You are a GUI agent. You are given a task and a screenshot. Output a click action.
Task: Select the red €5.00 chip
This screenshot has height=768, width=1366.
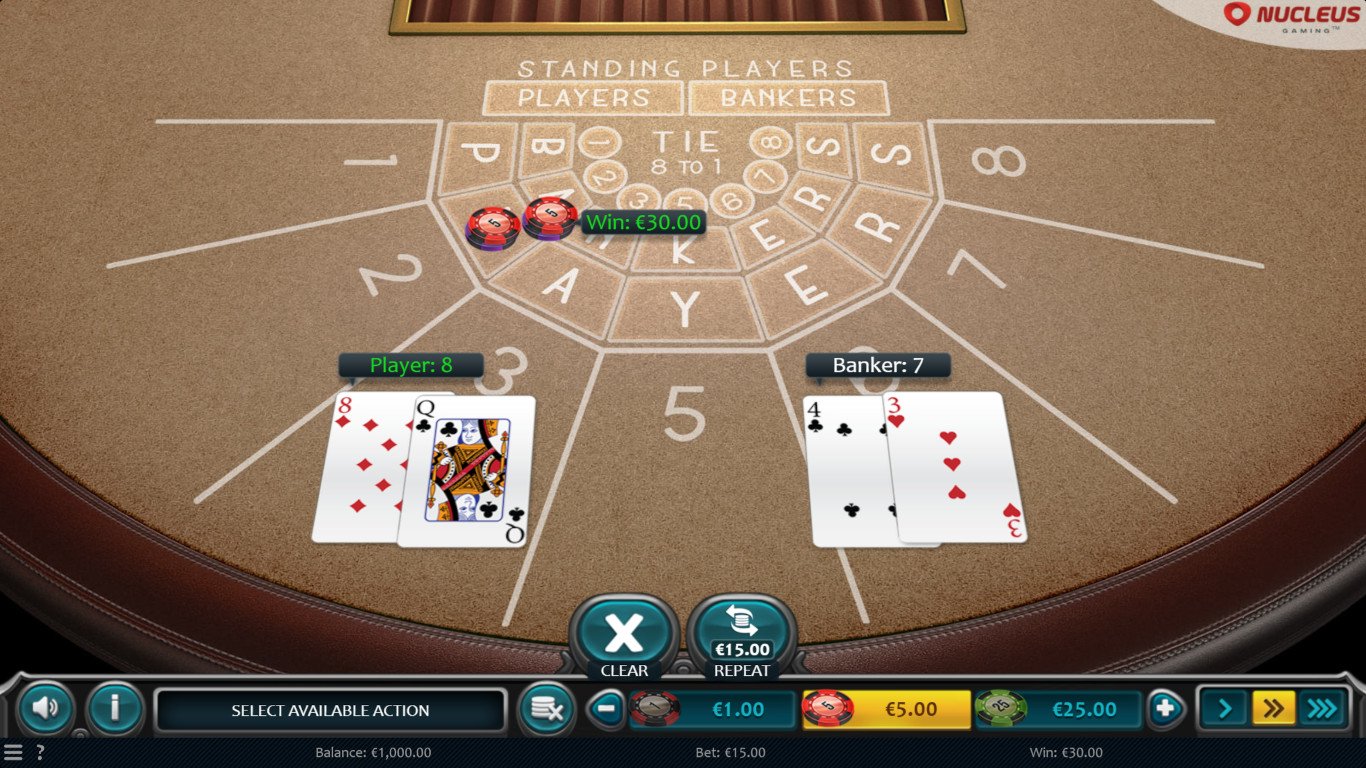[886, 709]
